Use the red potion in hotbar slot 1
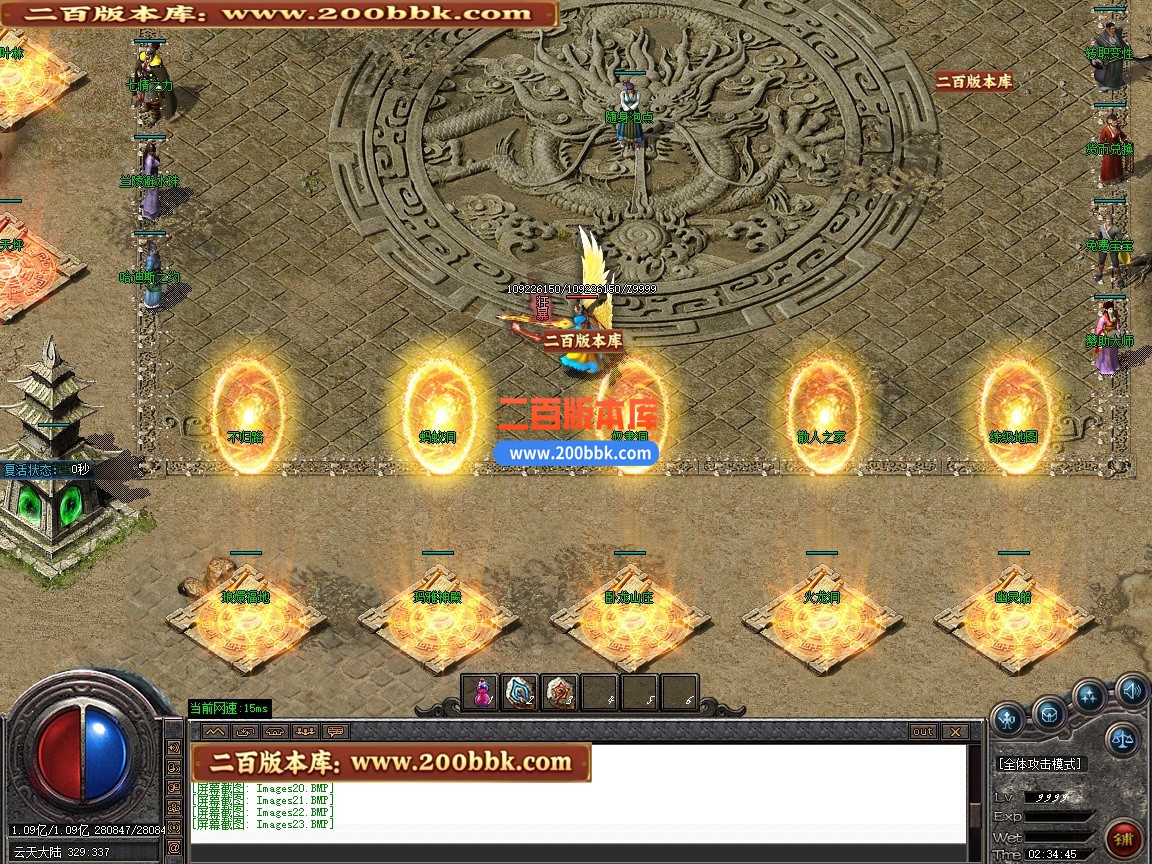The image size is (1152, 864). (x=481, y=692)
